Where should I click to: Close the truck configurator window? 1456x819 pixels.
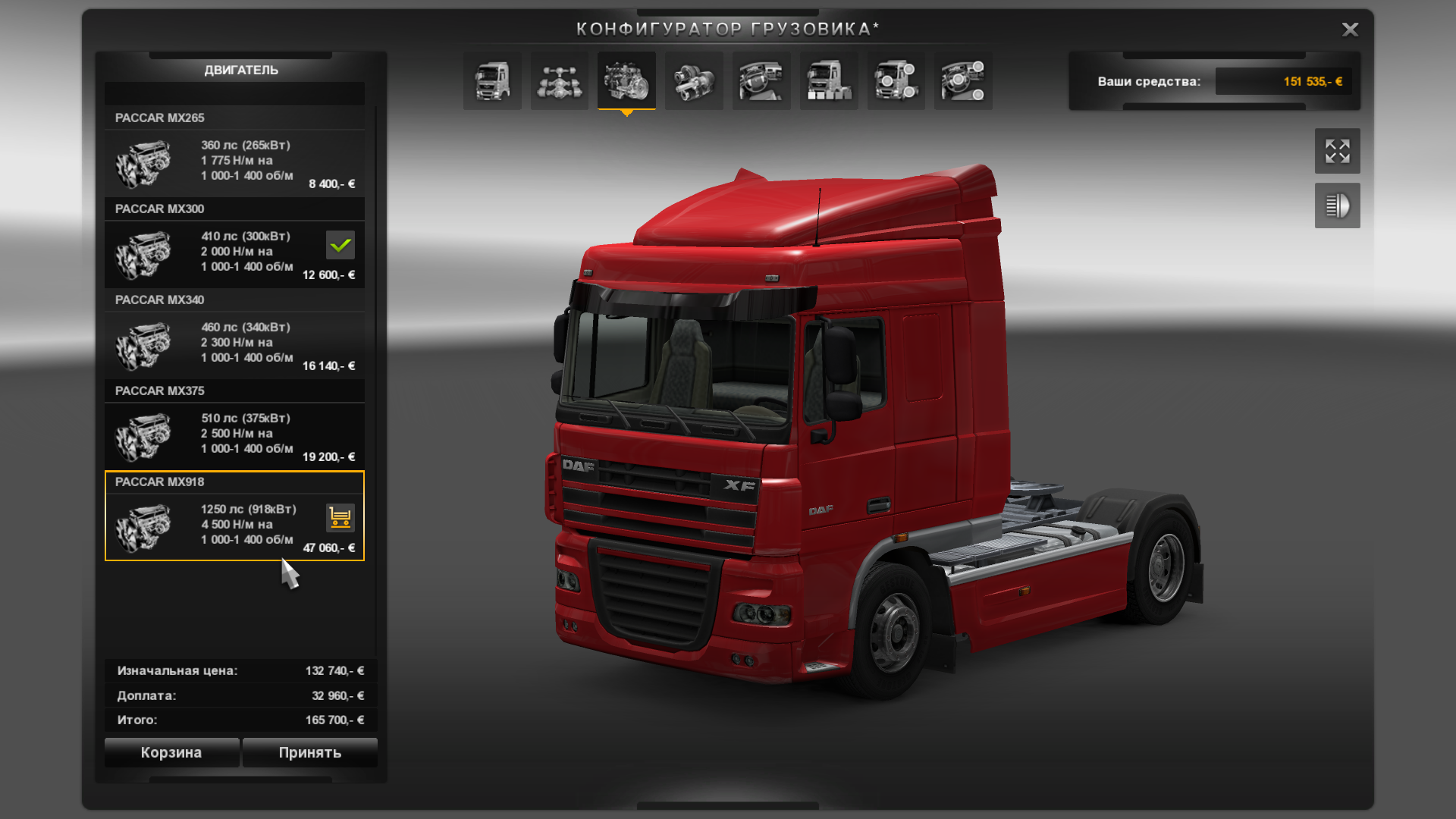pos(1350,30)
